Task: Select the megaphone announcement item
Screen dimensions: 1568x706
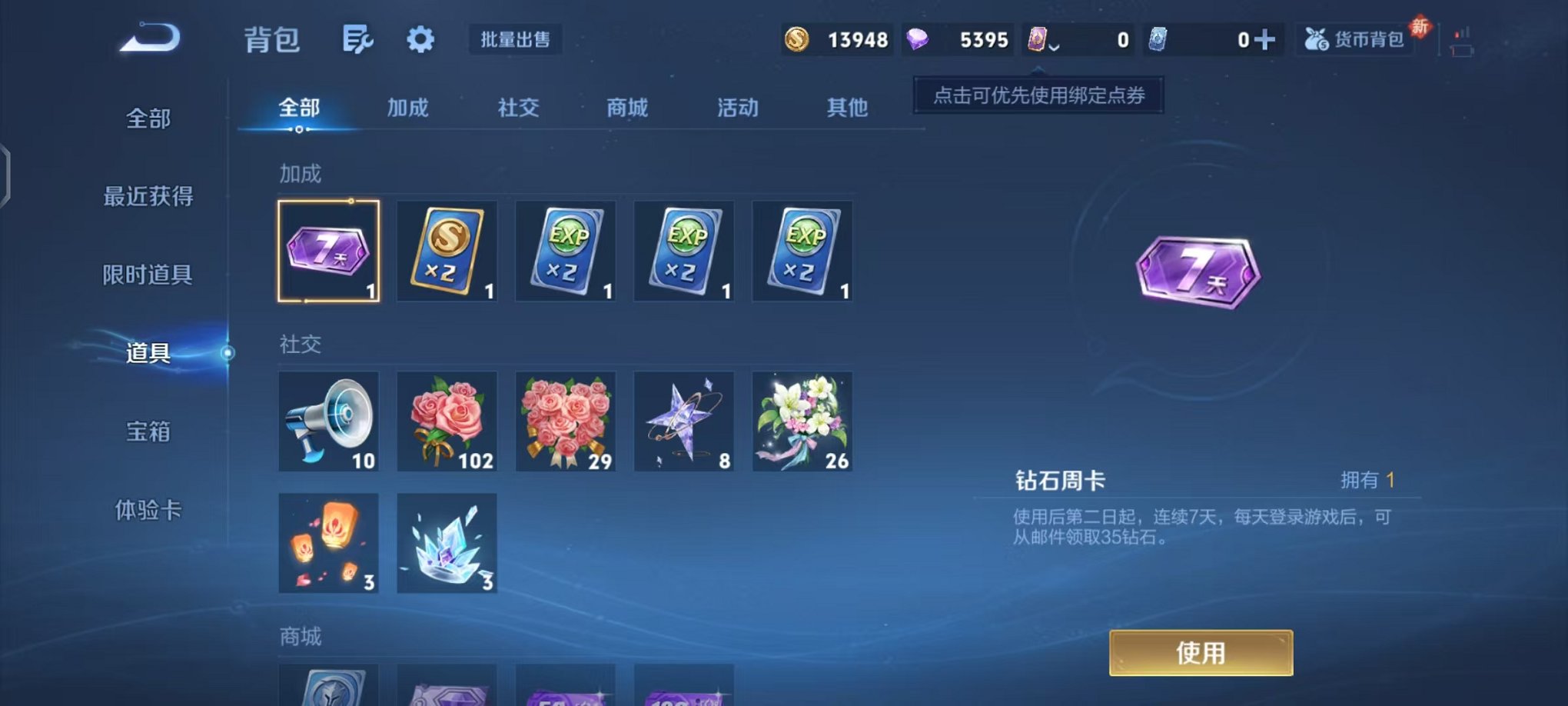Action: click(x=329, y=421)
